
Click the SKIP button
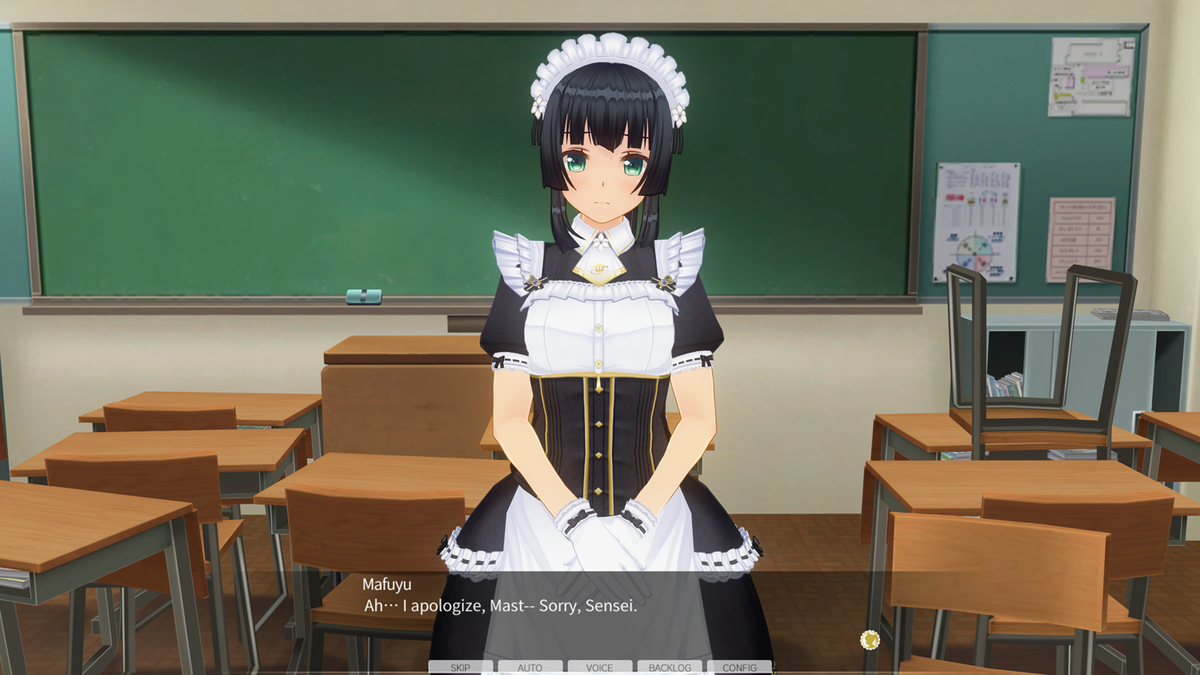[460, 667]
